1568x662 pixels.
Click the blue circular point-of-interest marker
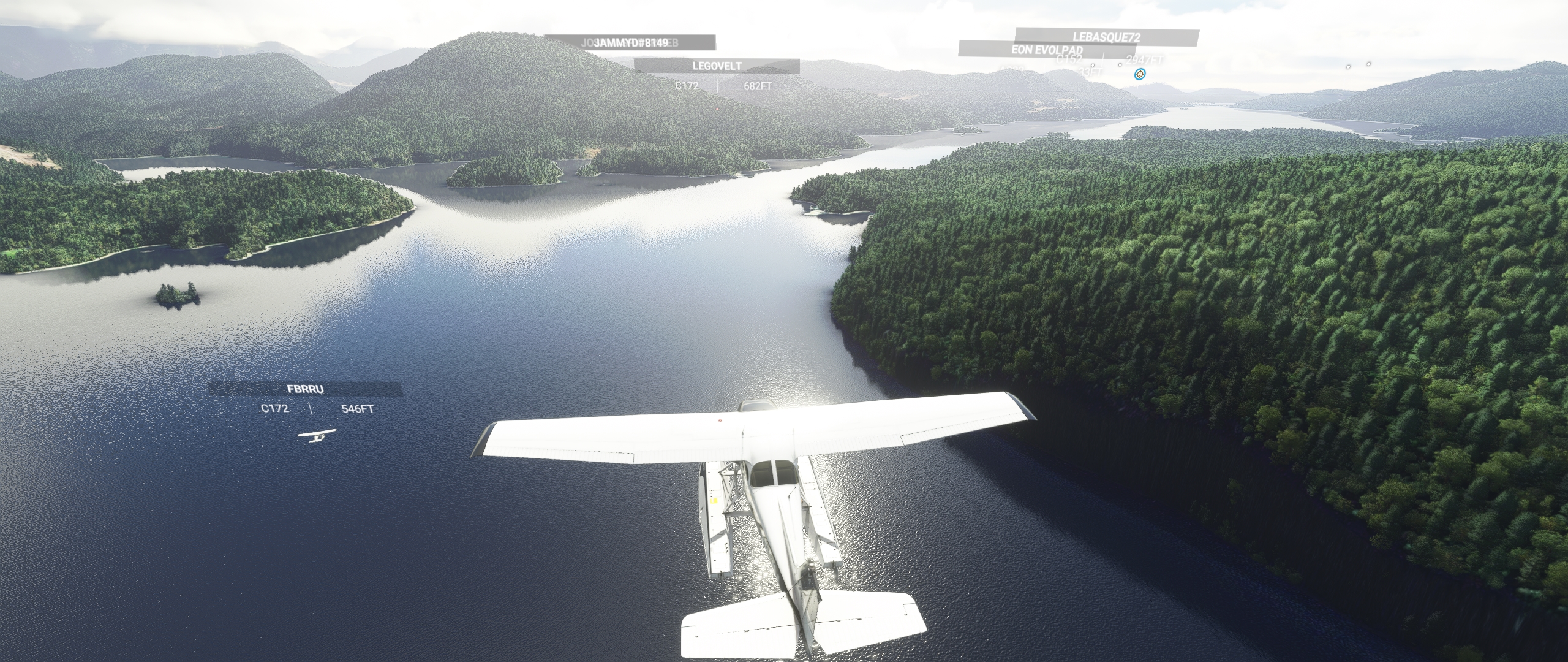pos(1139,74)
